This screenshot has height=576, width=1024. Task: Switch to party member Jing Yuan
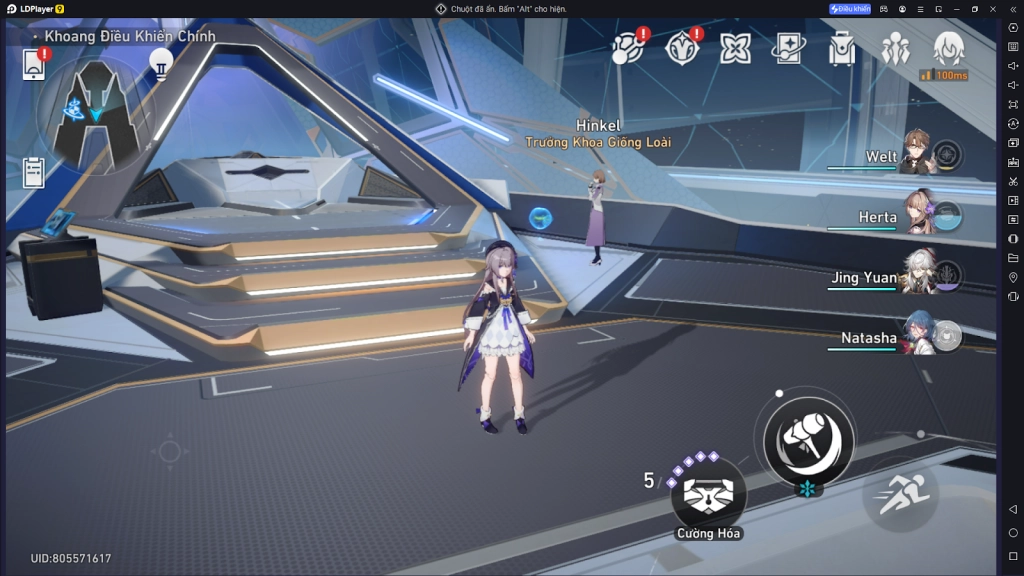tap(916, 276)
